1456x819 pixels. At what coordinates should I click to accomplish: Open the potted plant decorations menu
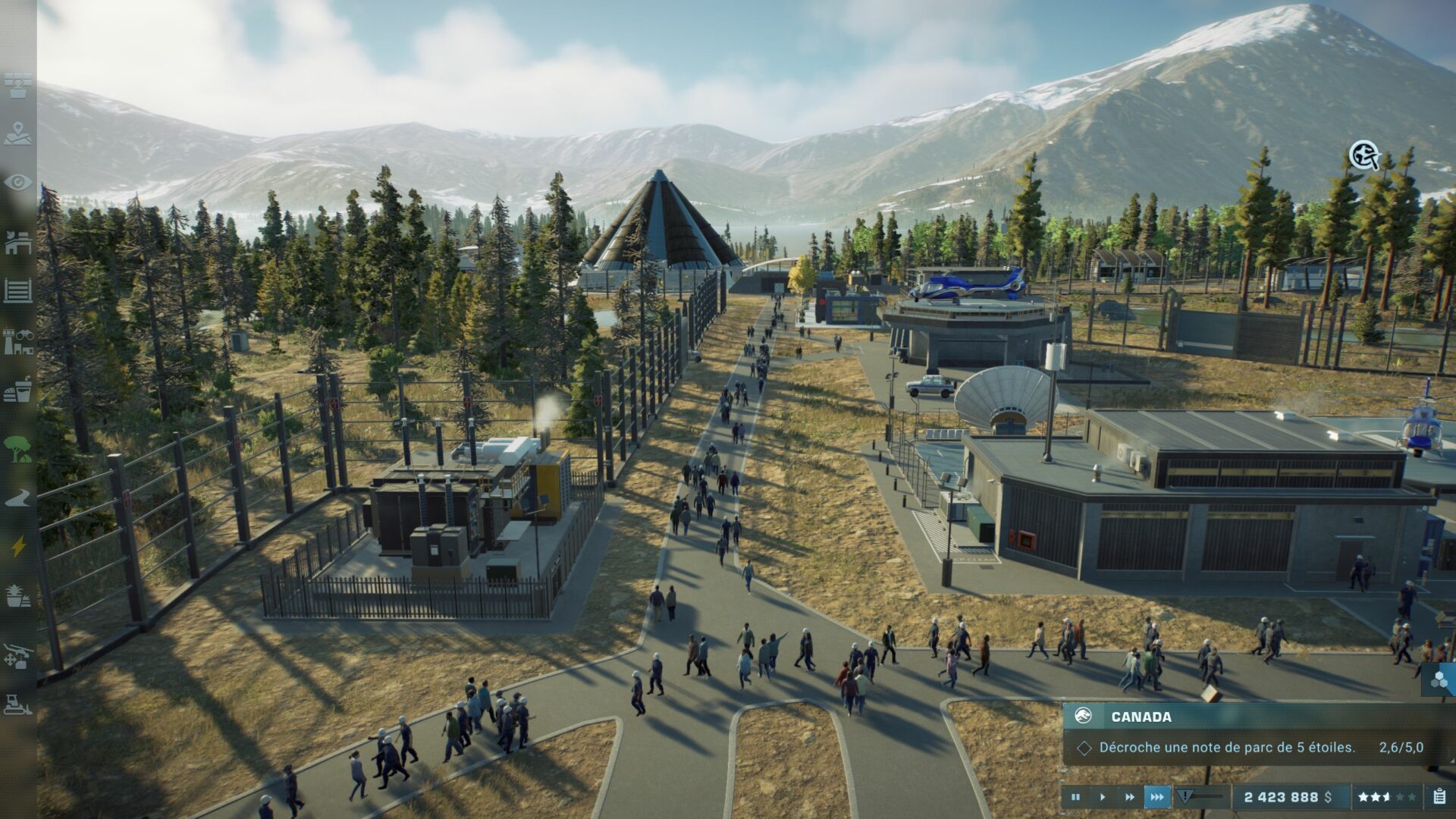tap(18, 595)
